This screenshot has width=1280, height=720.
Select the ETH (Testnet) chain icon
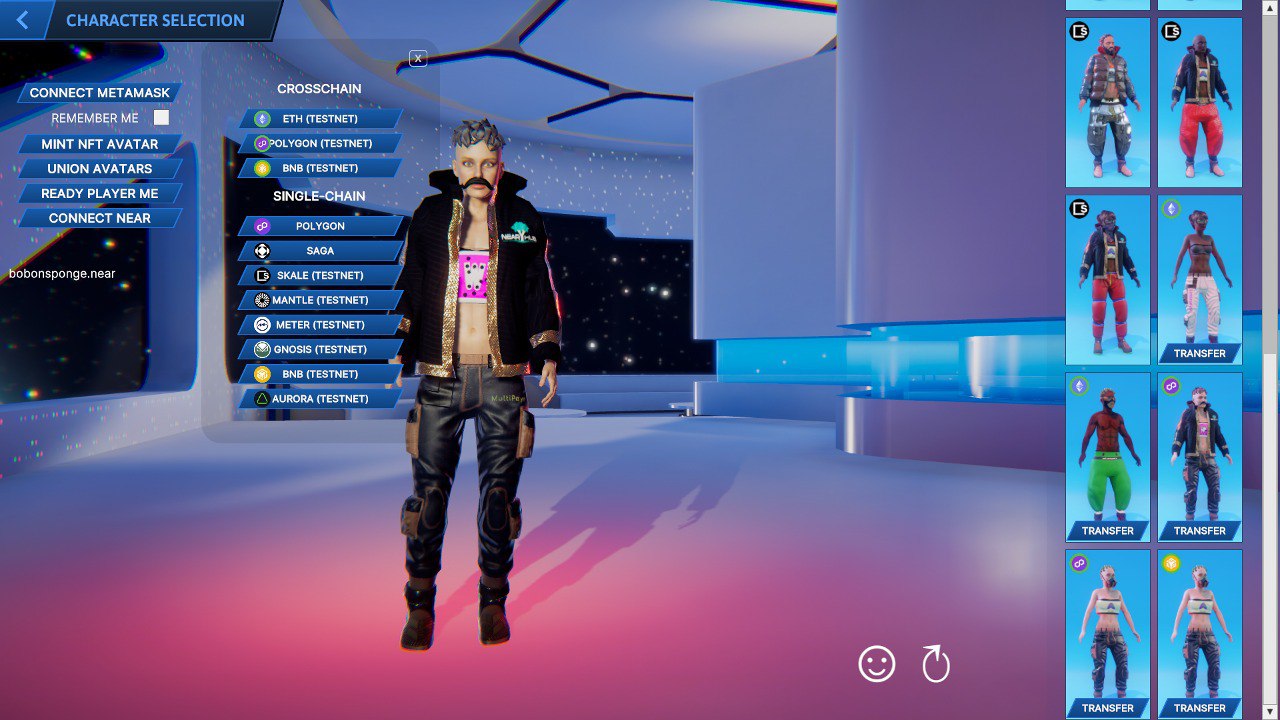(261, 118)
